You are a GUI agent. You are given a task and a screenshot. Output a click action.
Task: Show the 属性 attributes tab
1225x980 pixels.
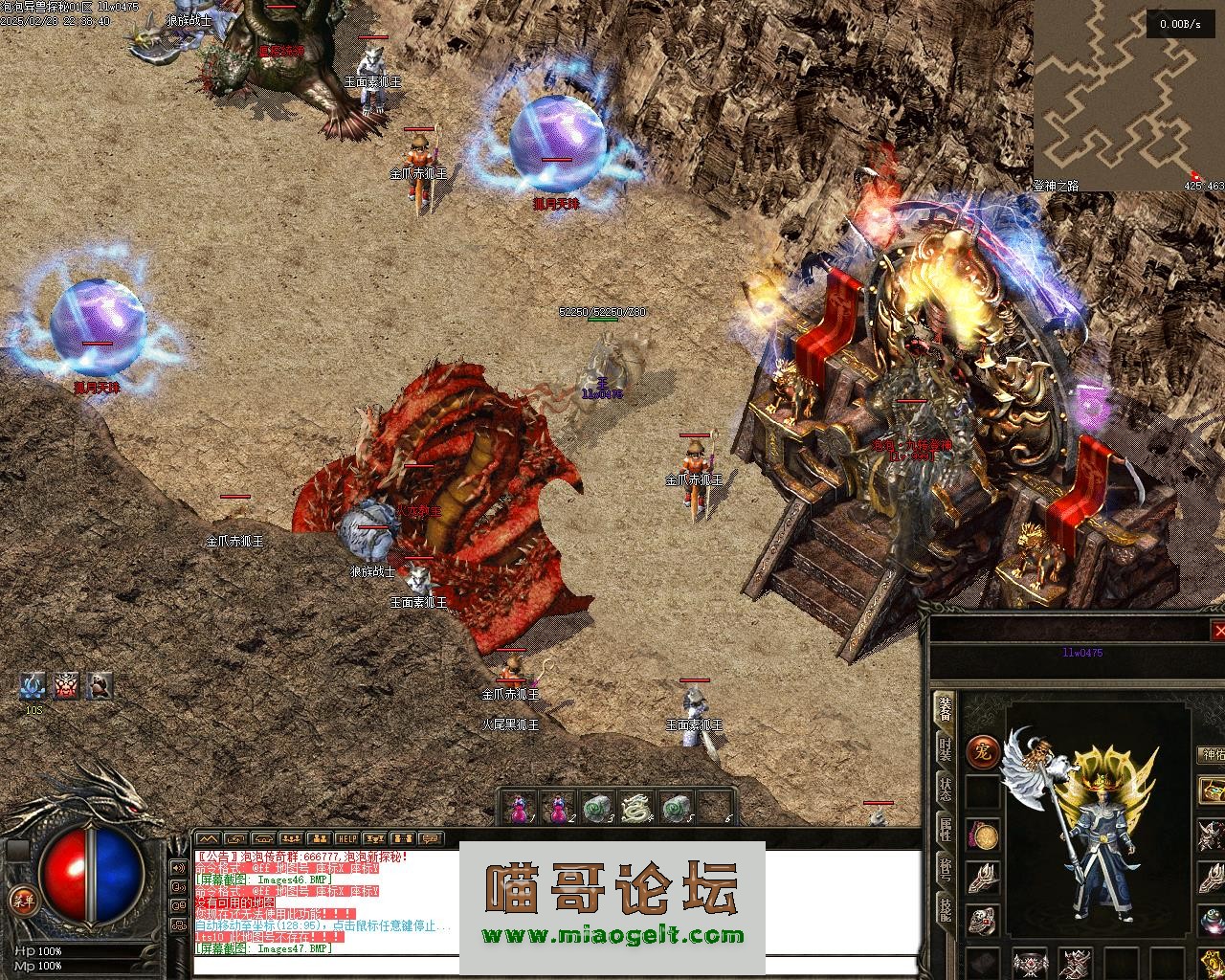(946, 829)
